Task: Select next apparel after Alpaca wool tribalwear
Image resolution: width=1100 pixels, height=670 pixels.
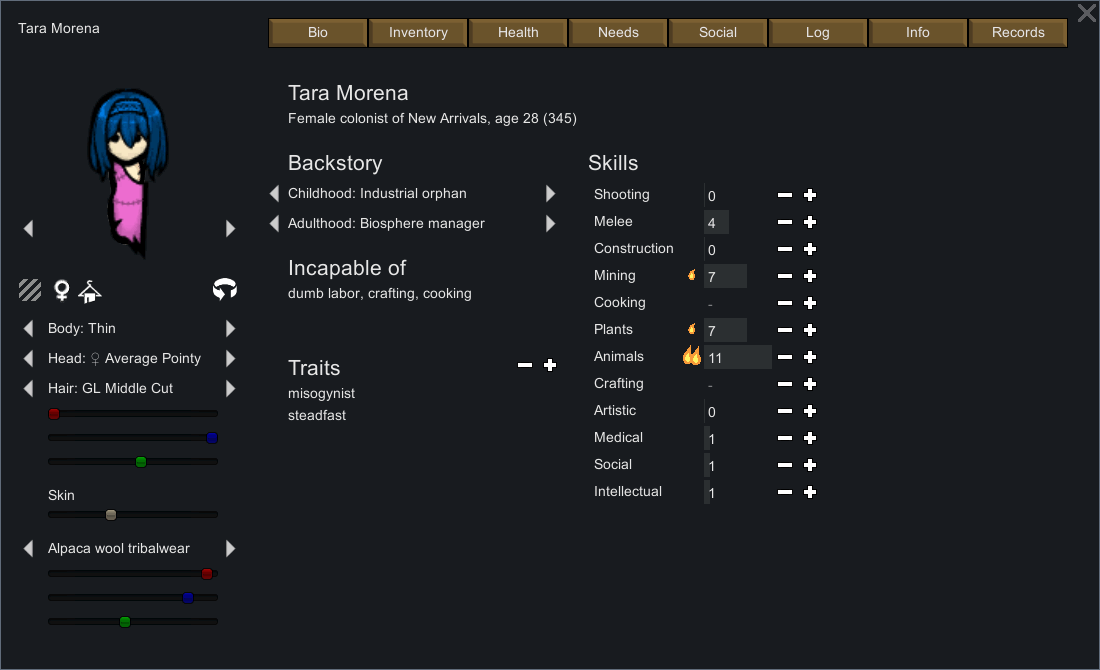Action: (x=231, y=549)
